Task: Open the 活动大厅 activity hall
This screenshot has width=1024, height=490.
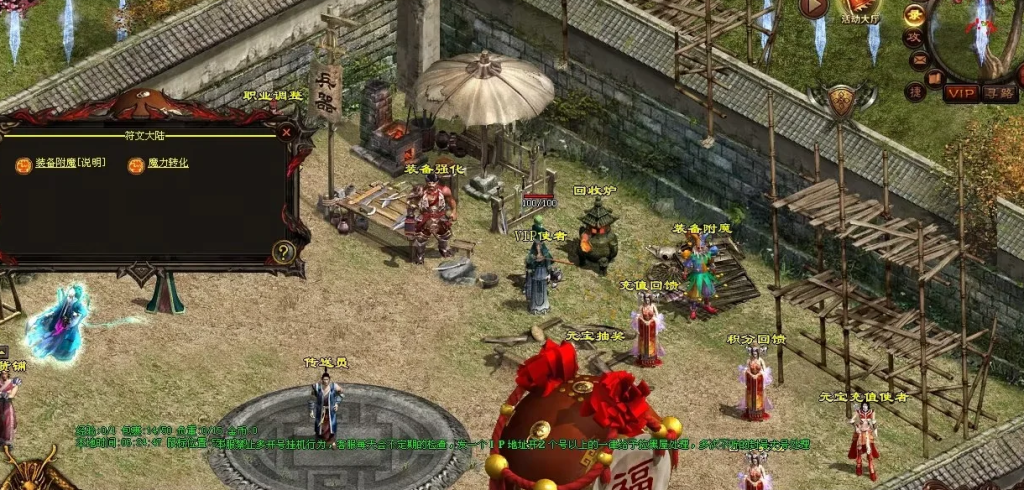Action: (859, 10)
